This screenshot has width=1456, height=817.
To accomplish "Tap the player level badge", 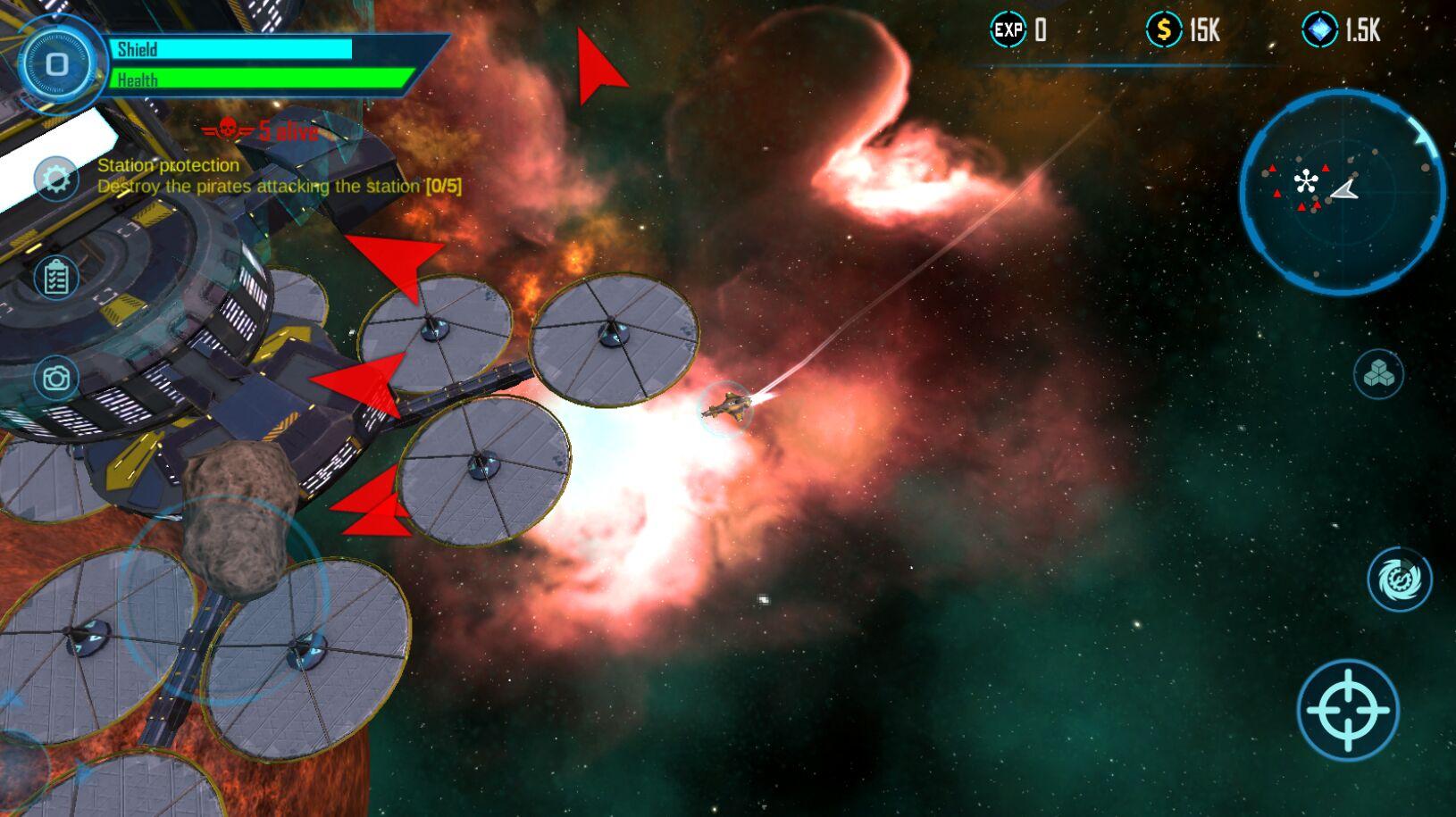I will point(57,64).
